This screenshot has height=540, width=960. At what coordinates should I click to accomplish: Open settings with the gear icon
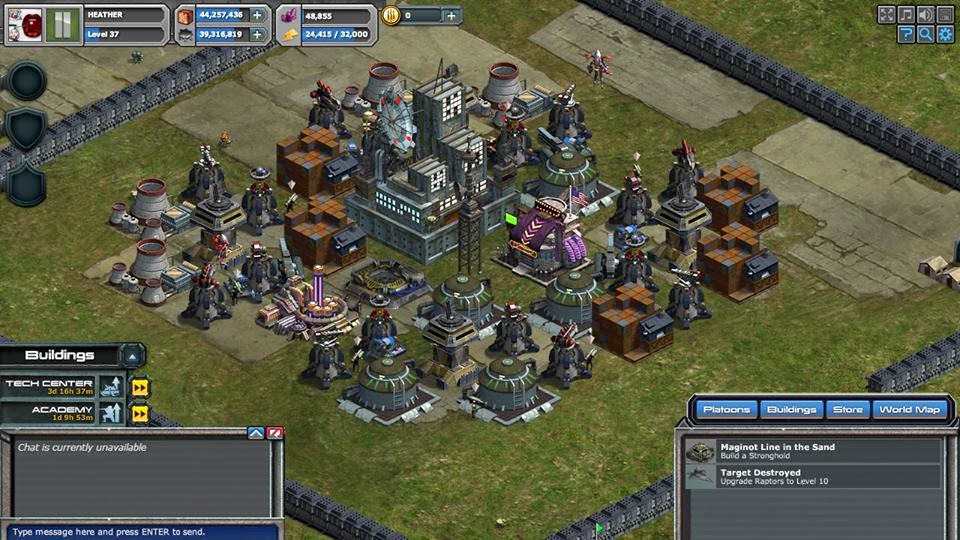pyautogui.click(x=945, y=34)
